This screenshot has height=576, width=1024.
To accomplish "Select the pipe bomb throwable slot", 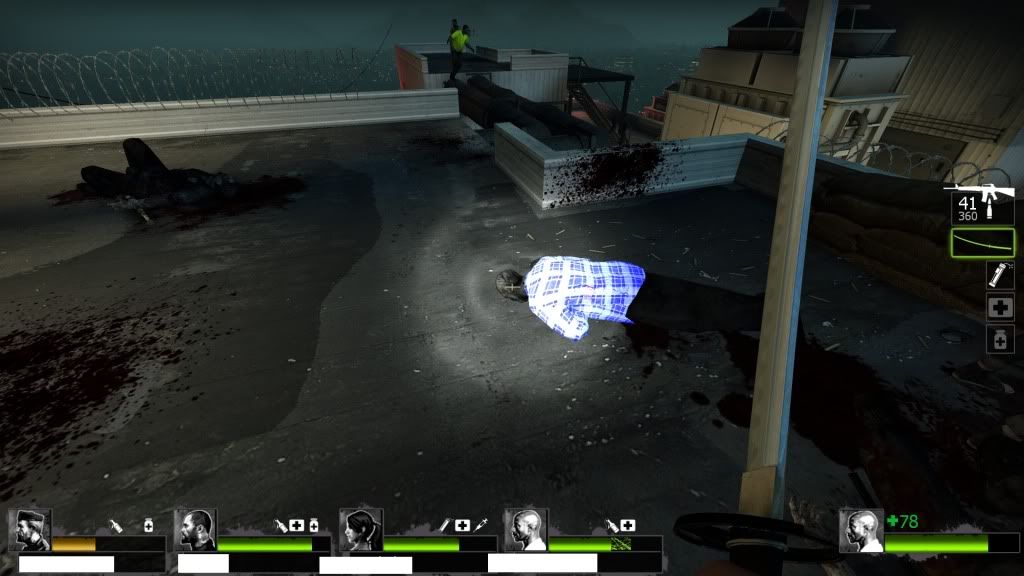I will tap(1000, 275).
